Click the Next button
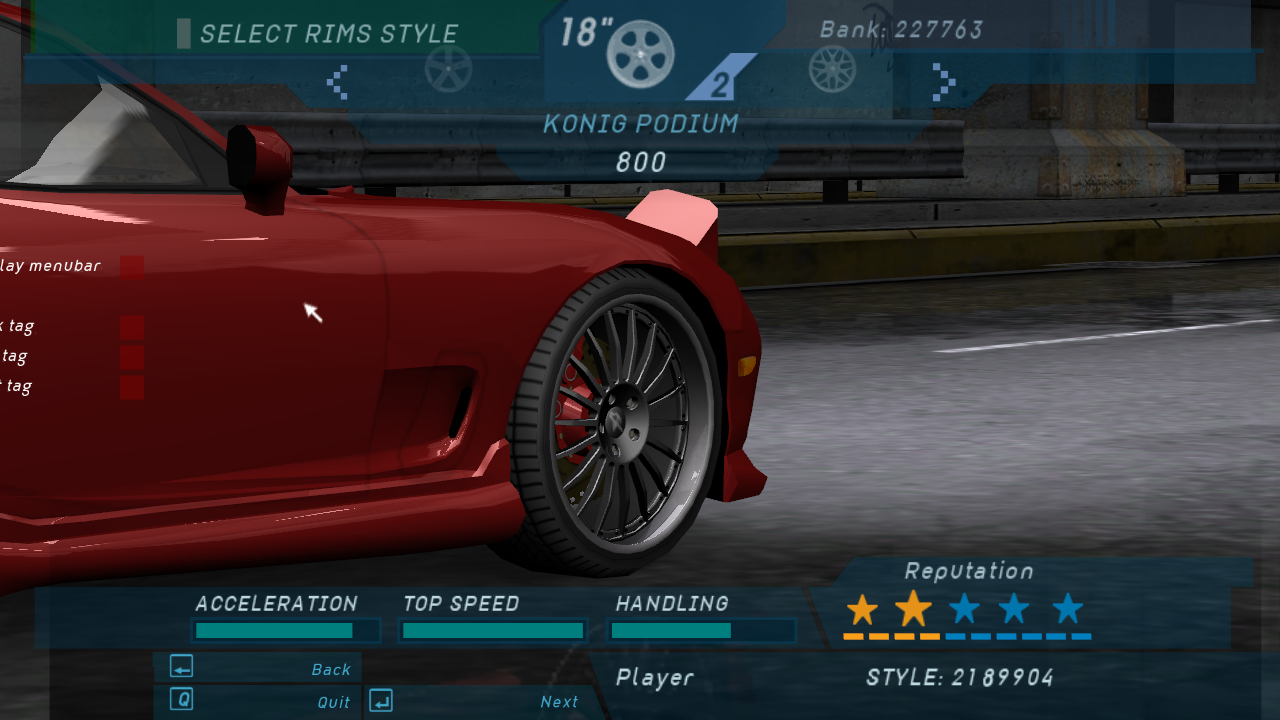The height and width of the screenshot is (720, 1280). pos(558,701)
